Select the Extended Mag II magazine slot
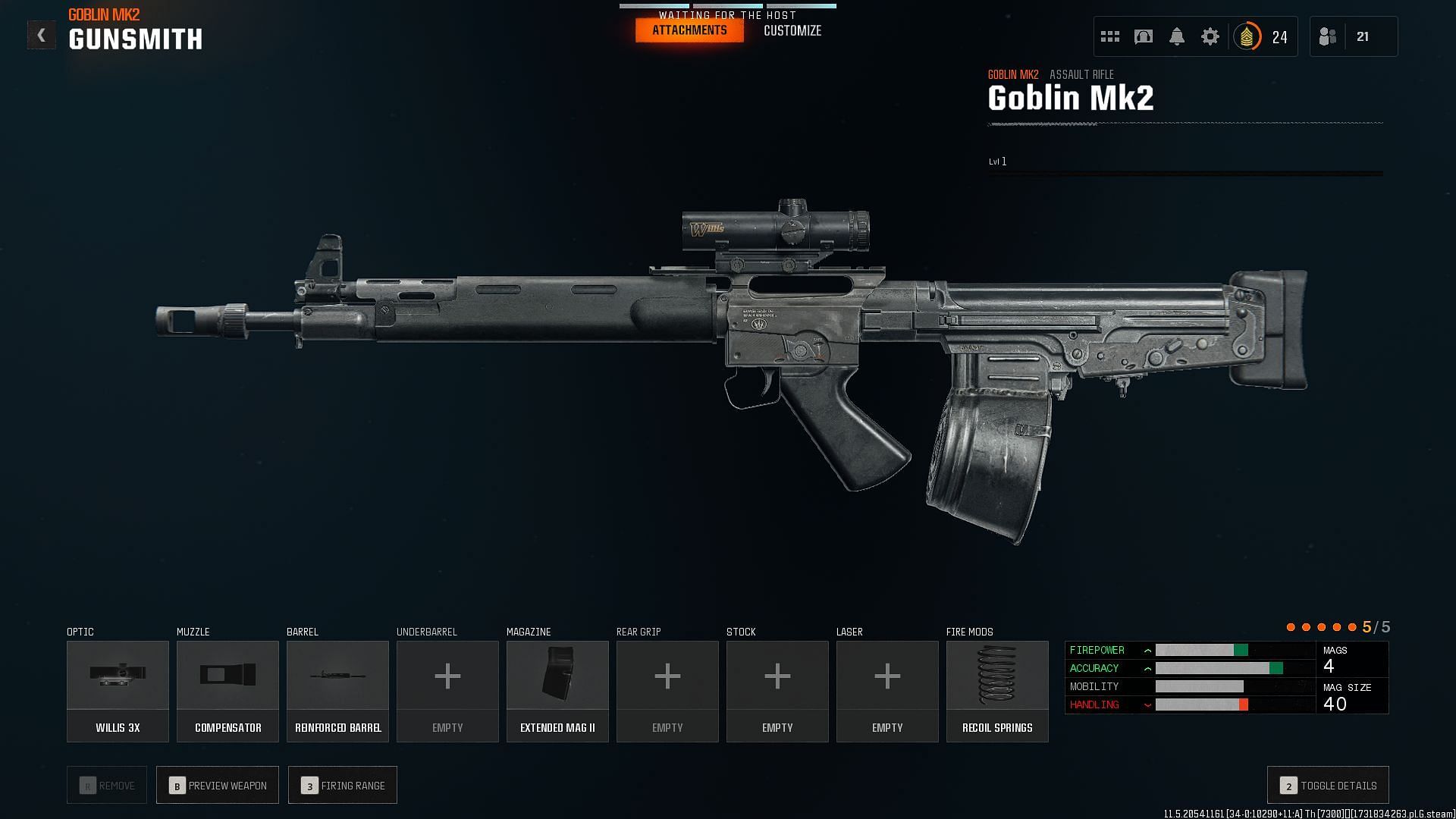 [x=557, y=691]
